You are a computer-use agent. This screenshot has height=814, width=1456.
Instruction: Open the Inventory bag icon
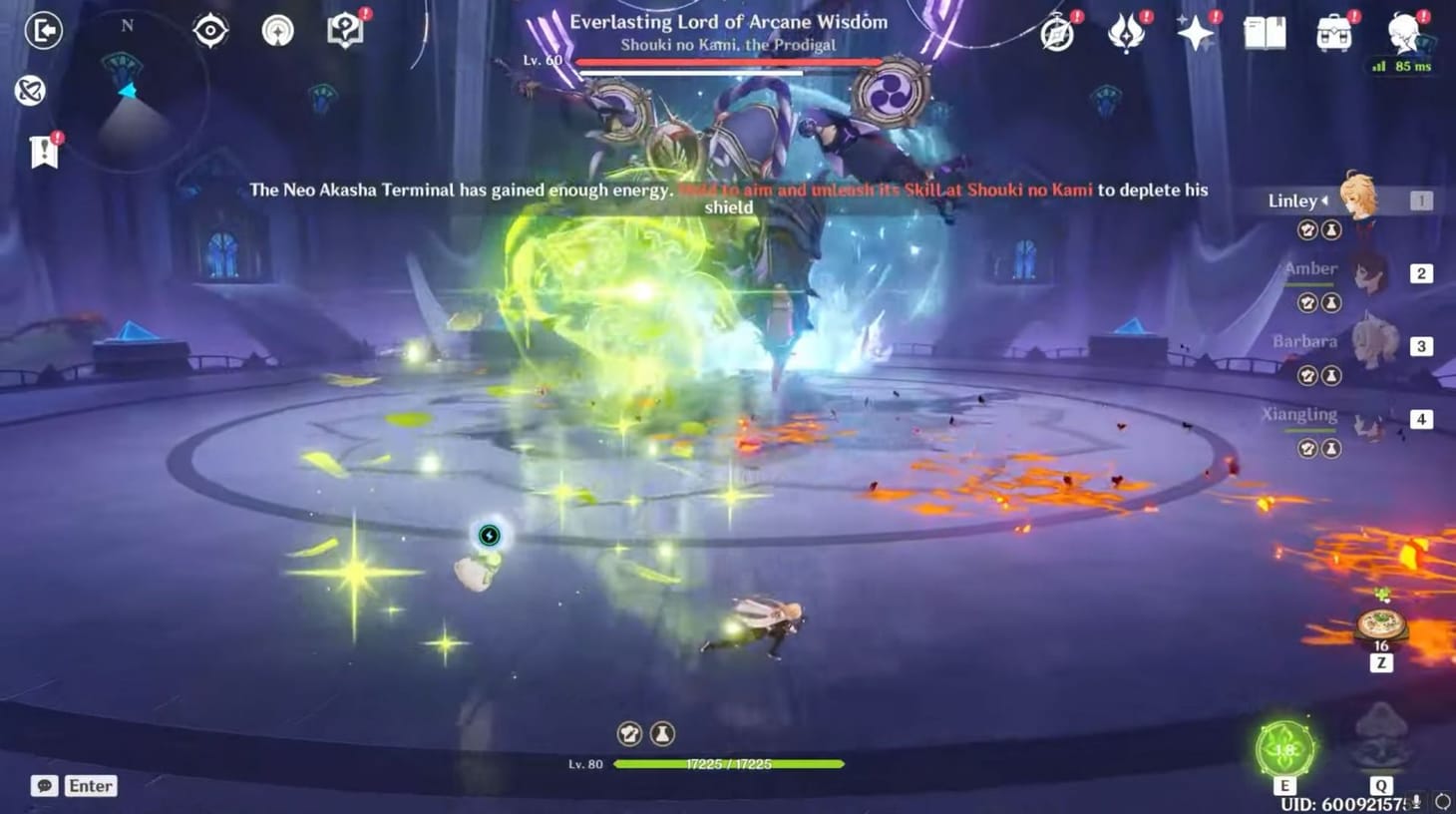click(x=1333, y=31)
